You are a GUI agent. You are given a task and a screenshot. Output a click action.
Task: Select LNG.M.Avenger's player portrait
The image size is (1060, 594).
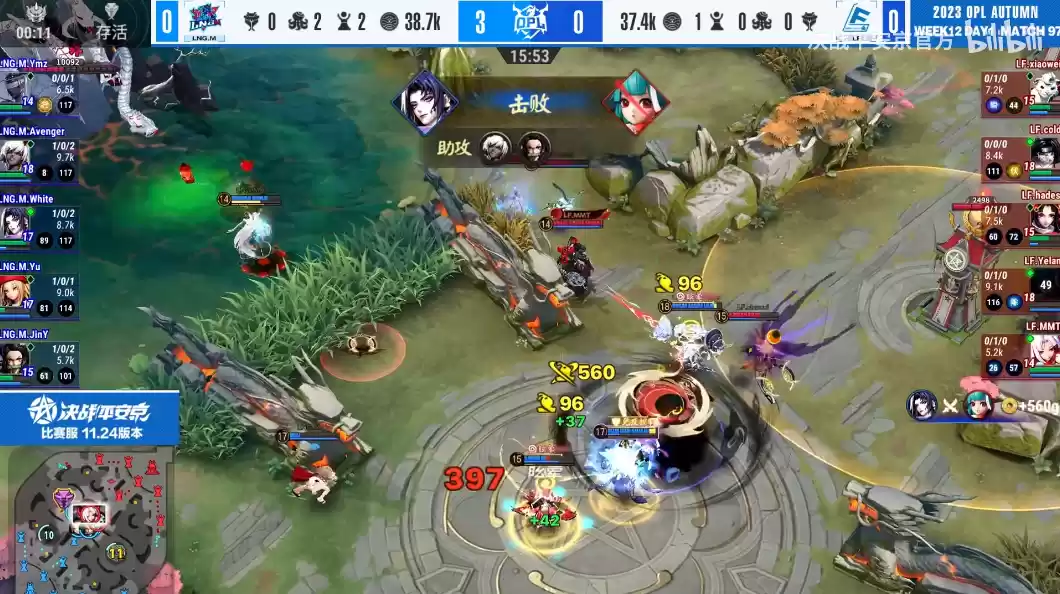[14, 154]
